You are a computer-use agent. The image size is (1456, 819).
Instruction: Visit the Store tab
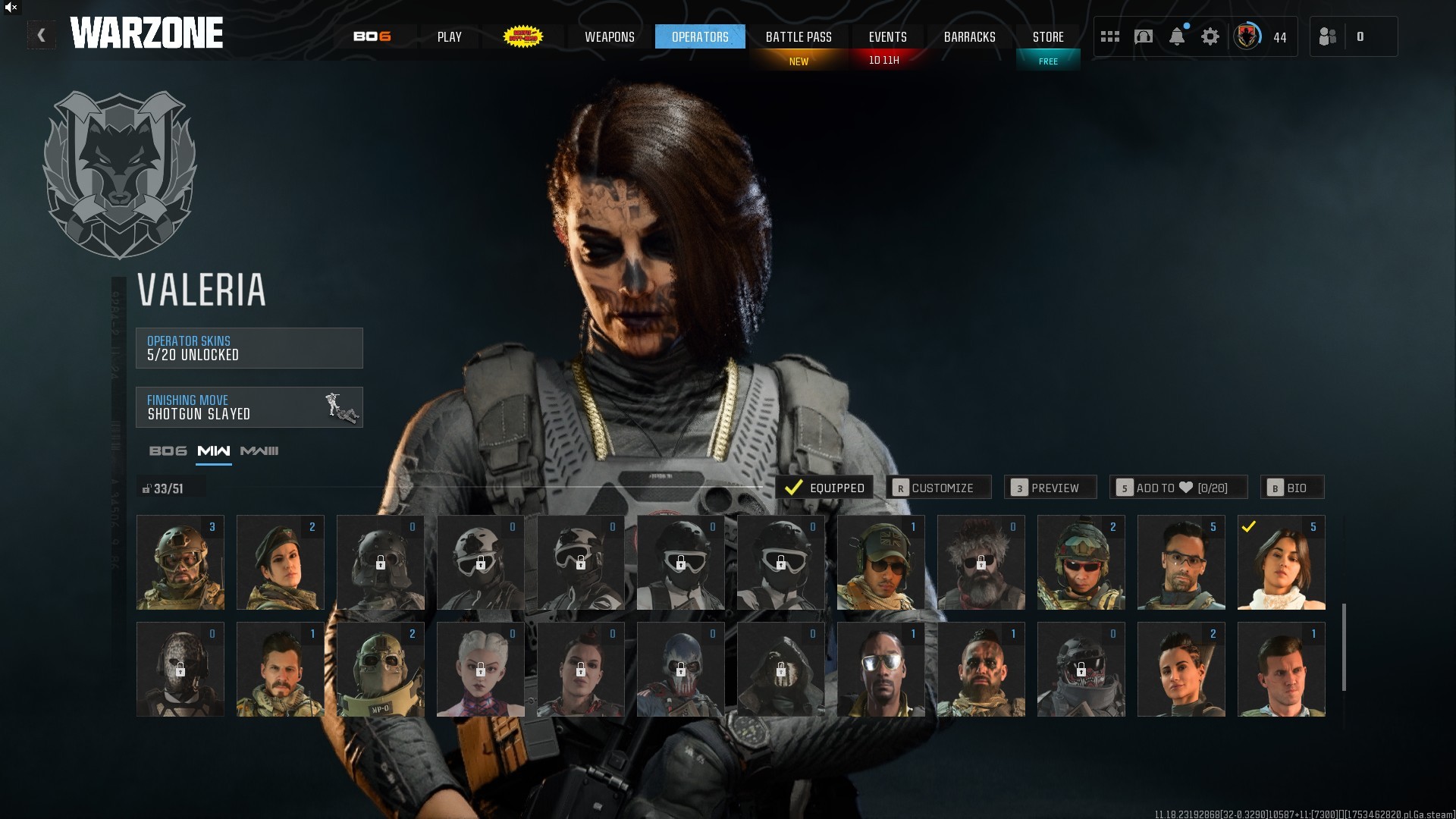(1048, 36)
